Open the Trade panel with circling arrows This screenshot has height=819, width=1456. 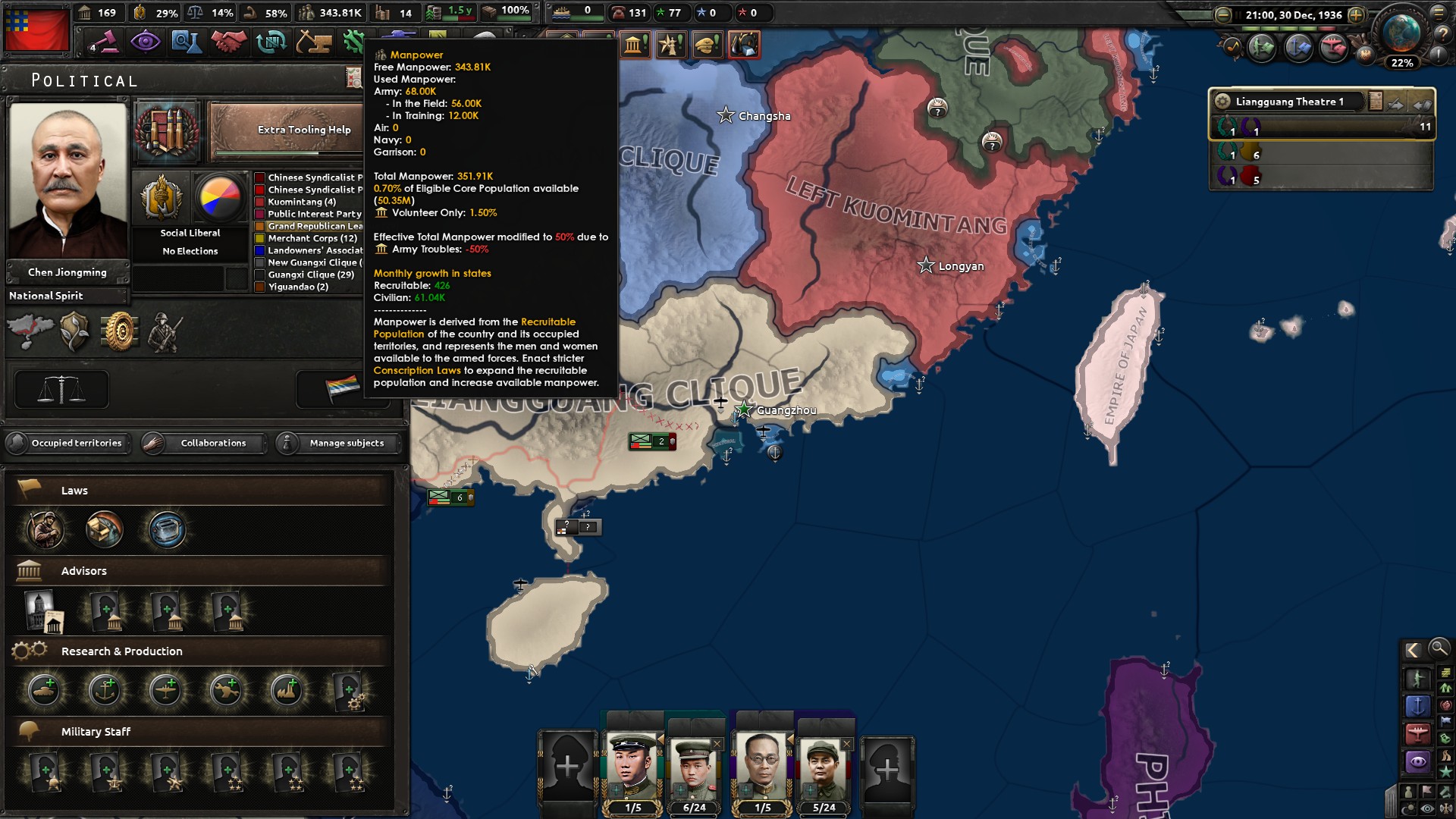pos(271,42)
